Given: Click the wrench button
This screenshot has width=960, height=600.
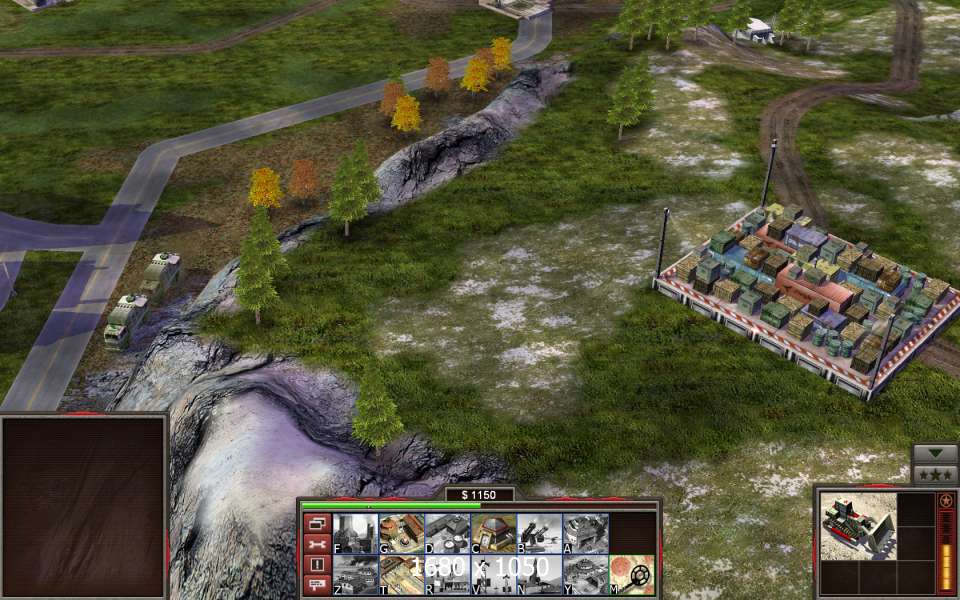Looking at the screenshot, I should [316, 544].
